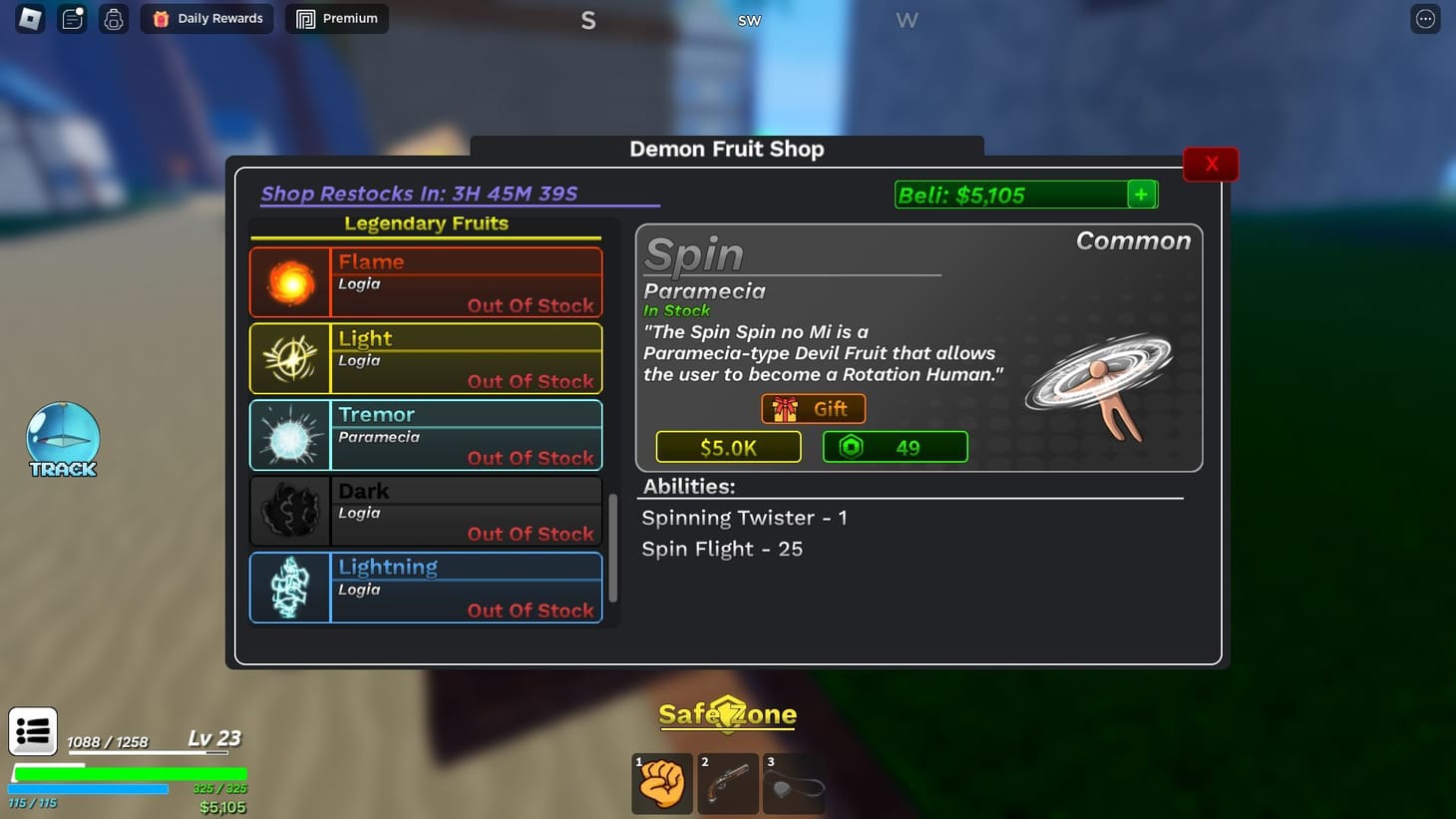Viewport: 1456px width, 819px height.
Task: Open the Roblox home menu icon
Action: point(29,18)
